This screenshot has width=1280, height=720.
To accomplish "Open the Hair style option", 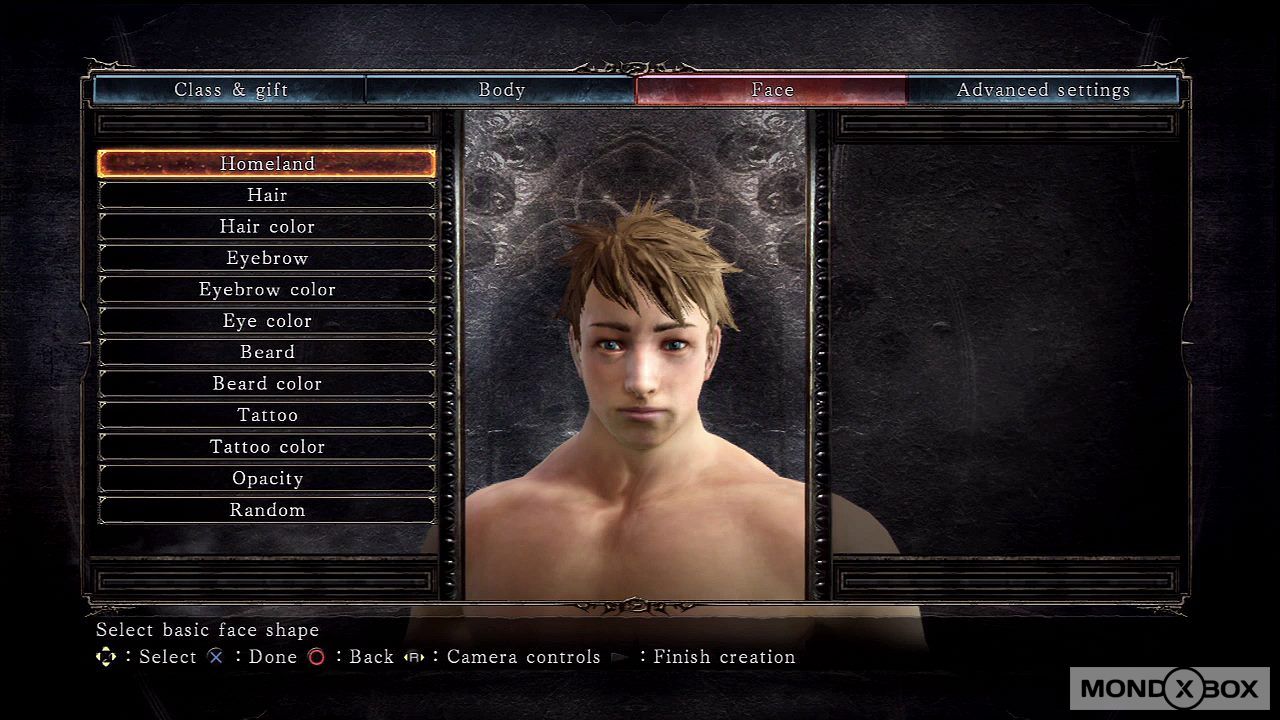I will pyautogui.click(x=267, y=195).
